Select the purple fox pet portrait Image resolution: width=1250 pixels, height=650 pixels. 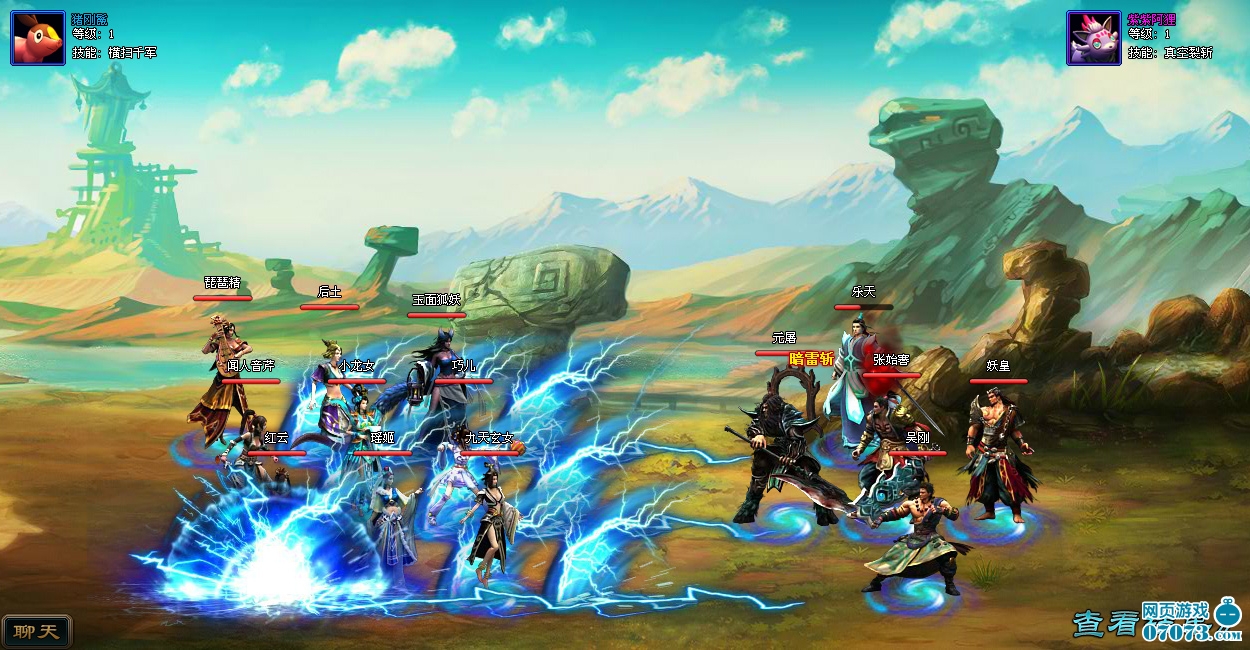pos(1093,38)
